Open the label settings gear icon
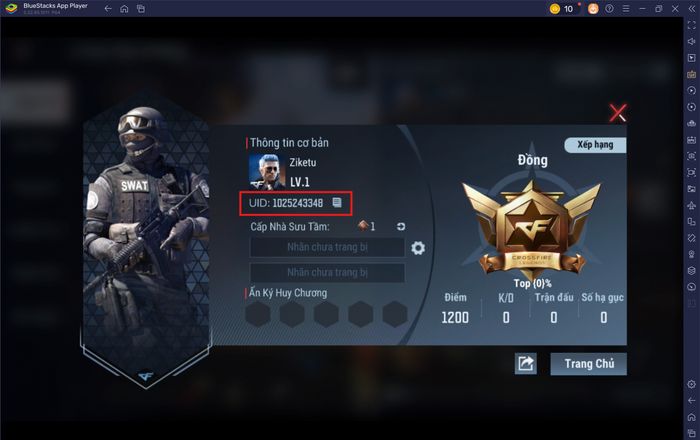Viewport: 700px width, 440px height. tap(418, 248)
